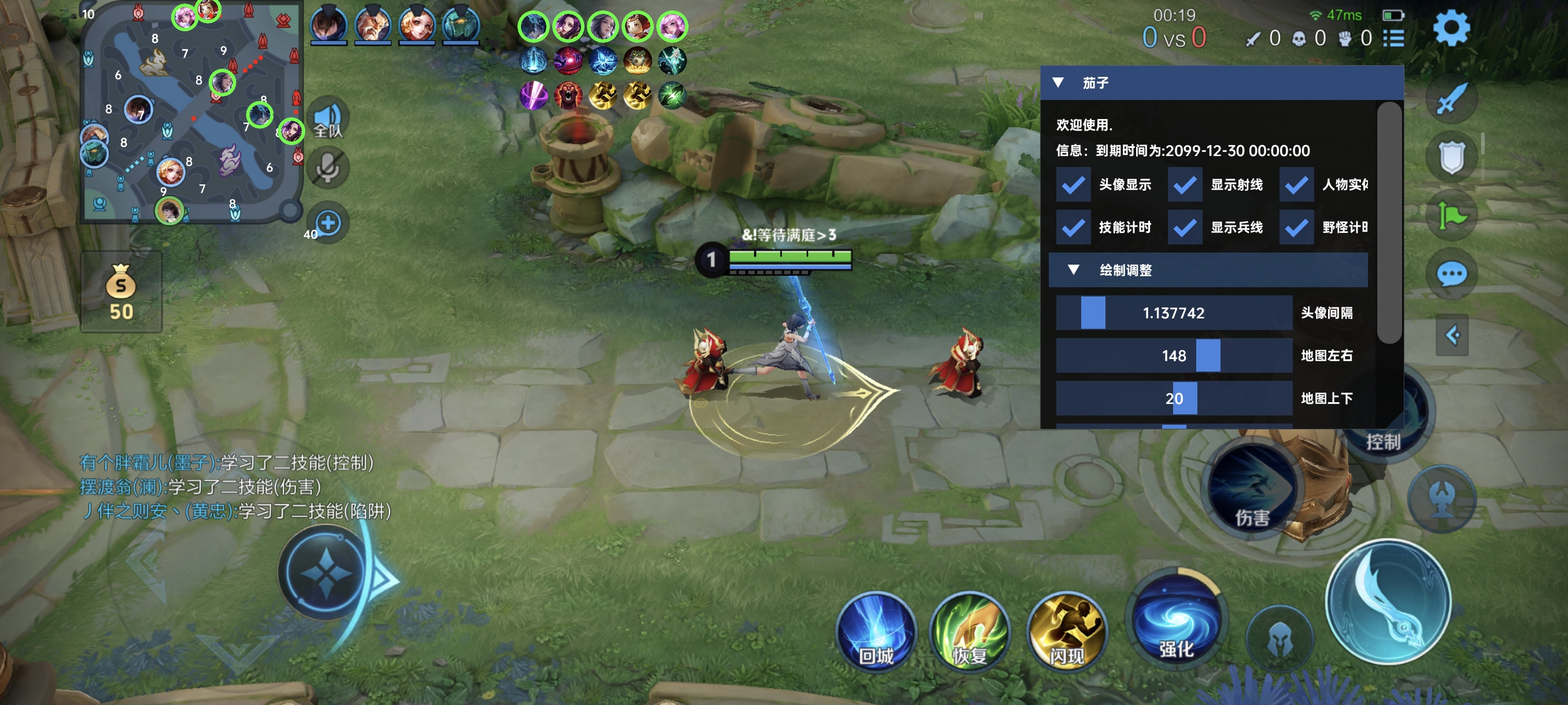Screen dimensions: 1568x705
Task: Disable the 显示兵线 checkbox
Action: click(x=1185, y=228)
